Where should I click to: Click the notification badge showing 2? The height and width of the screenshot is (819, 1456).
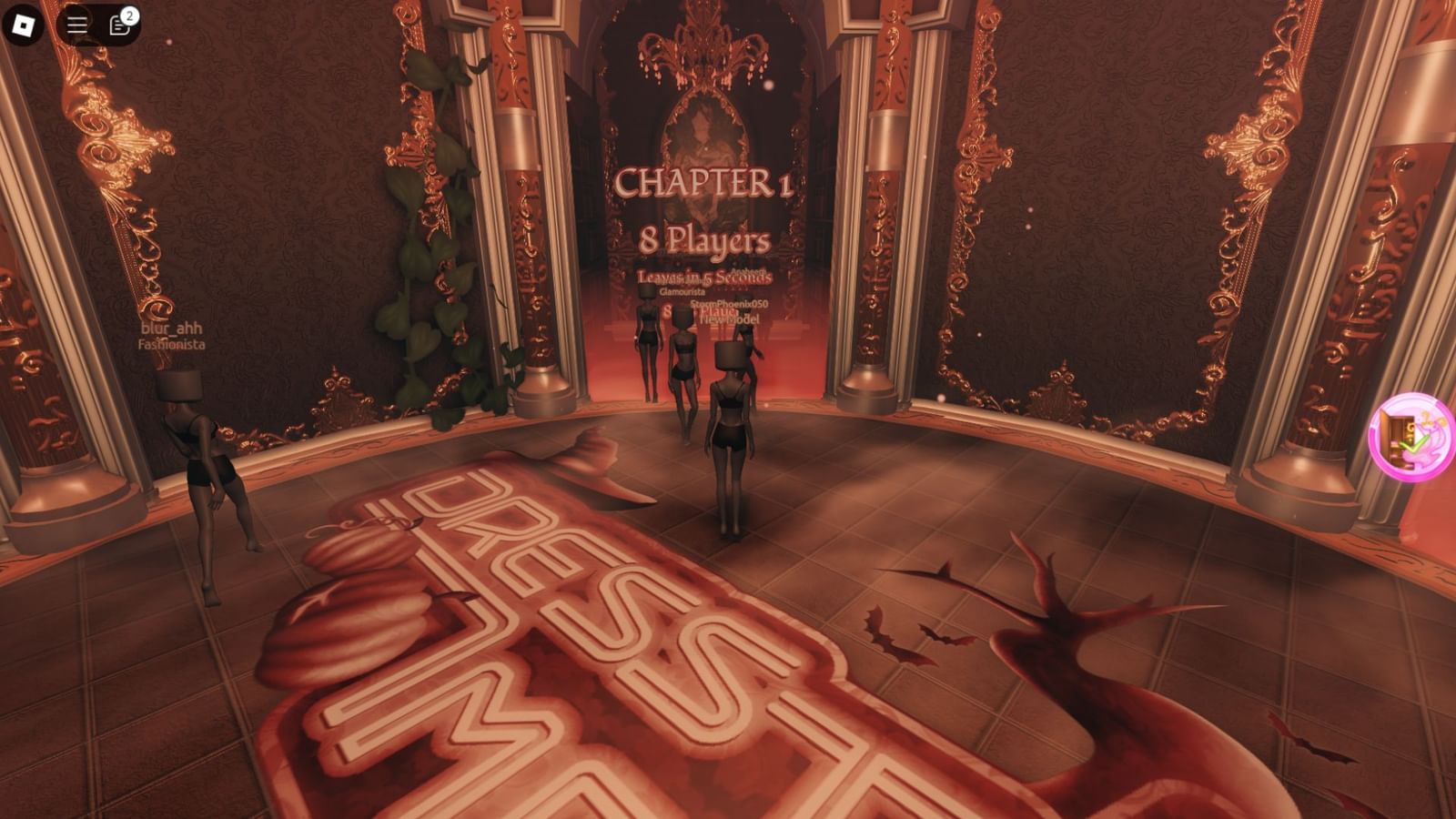[x=129, y=15]
